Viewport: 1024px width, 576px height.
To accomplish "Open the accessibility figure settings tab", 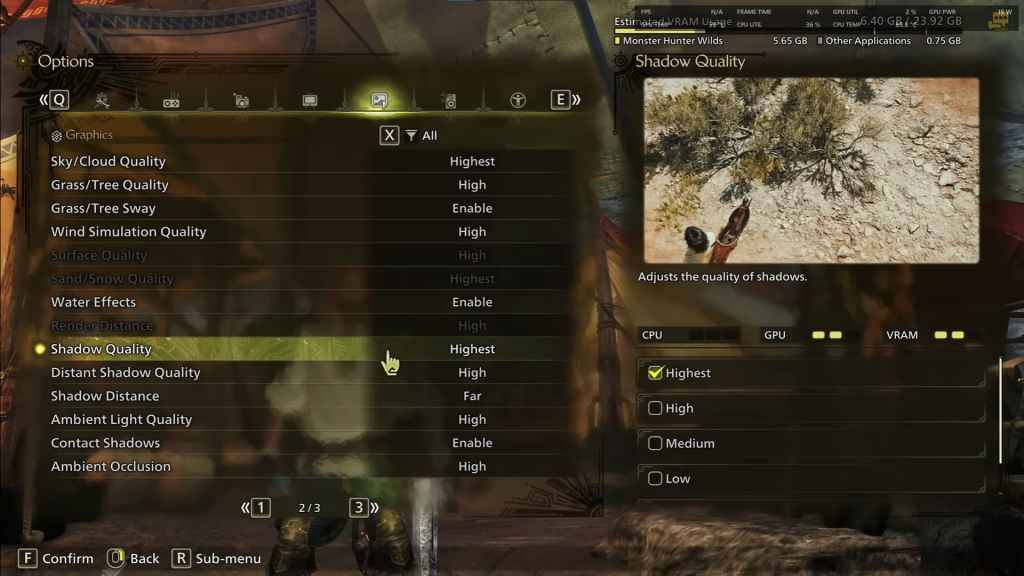I will pyautogui.click(x=518, y=100).
